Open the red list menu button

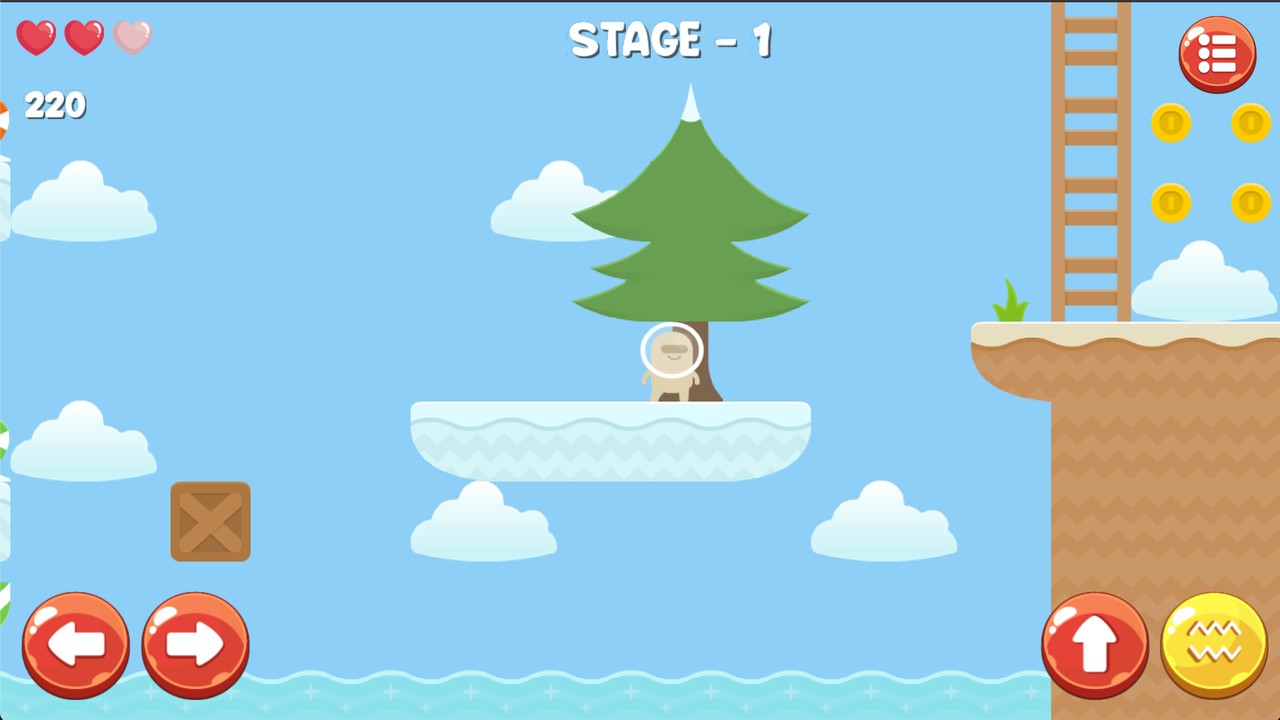click(1217, 54)
